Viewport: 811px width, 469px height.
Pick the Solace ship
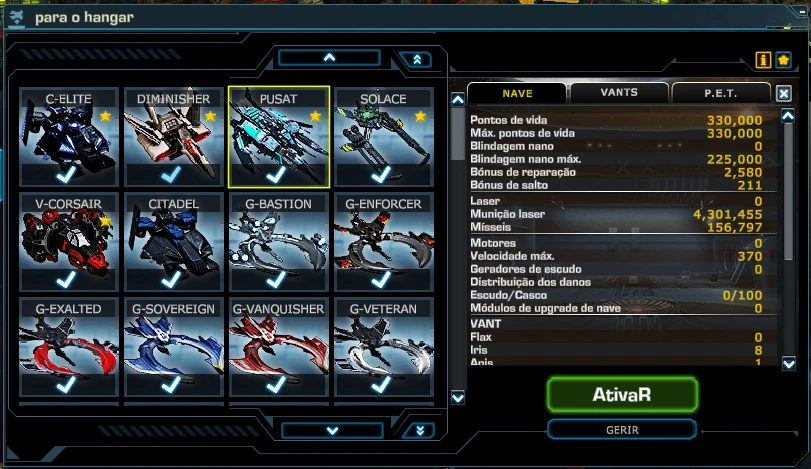(x=382, y=137)
